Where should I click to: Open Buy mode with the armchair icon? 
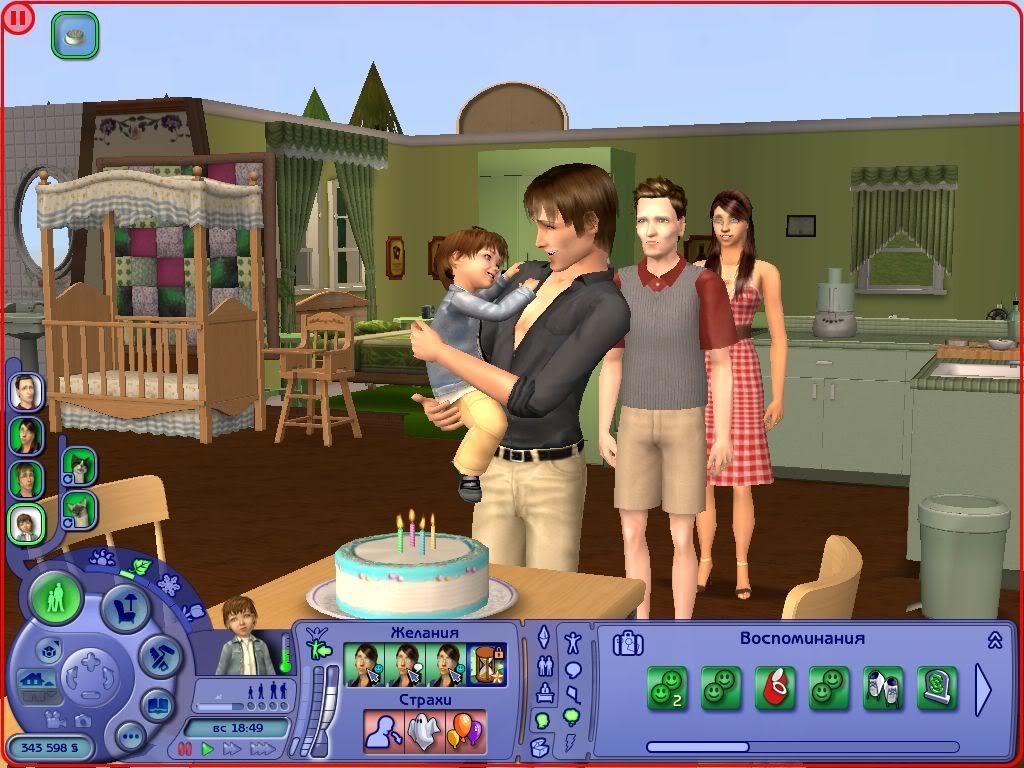click(125, 607)
